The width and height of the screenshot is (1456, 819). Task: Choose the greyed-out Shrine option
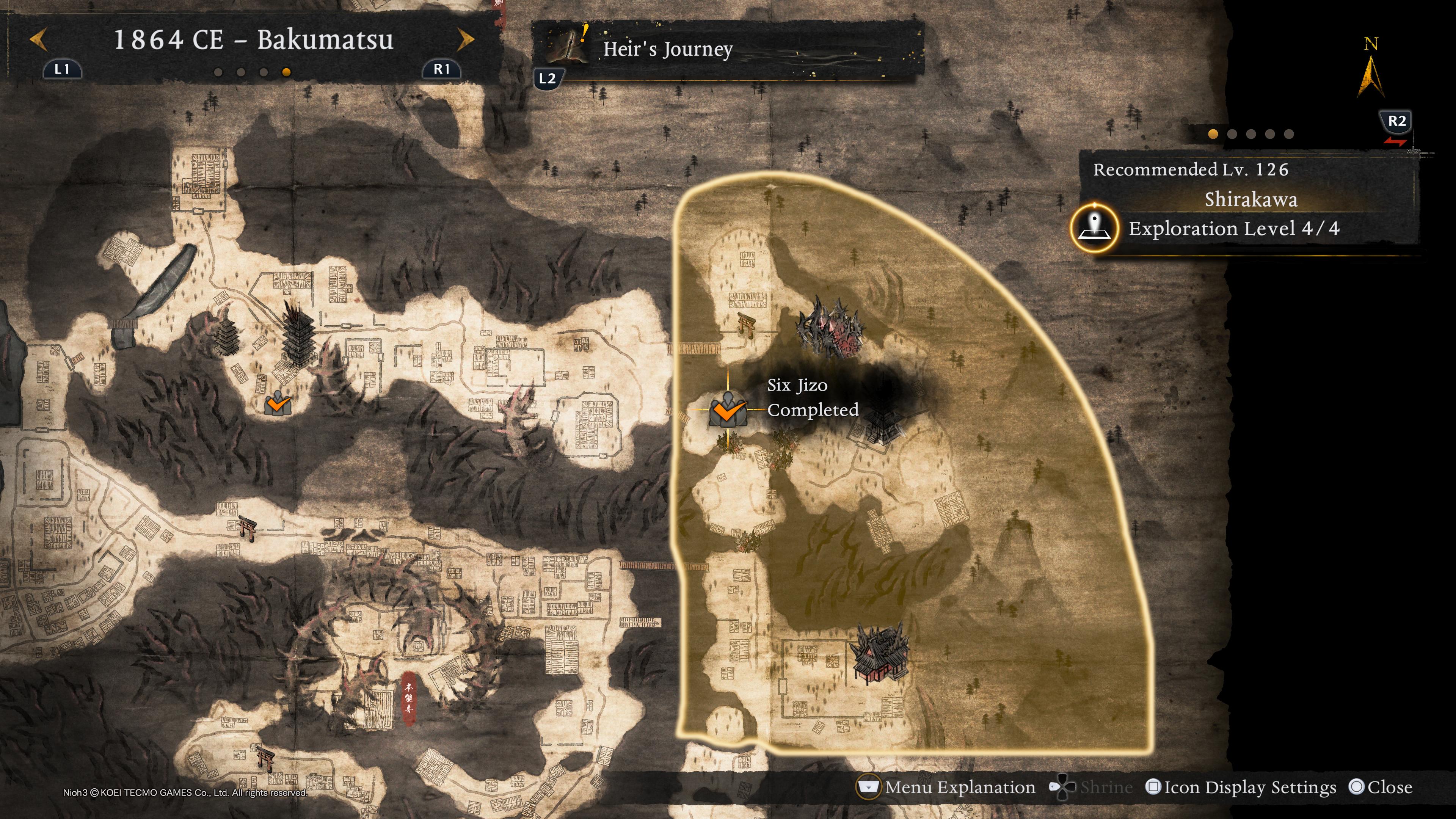click(1092, 787)
